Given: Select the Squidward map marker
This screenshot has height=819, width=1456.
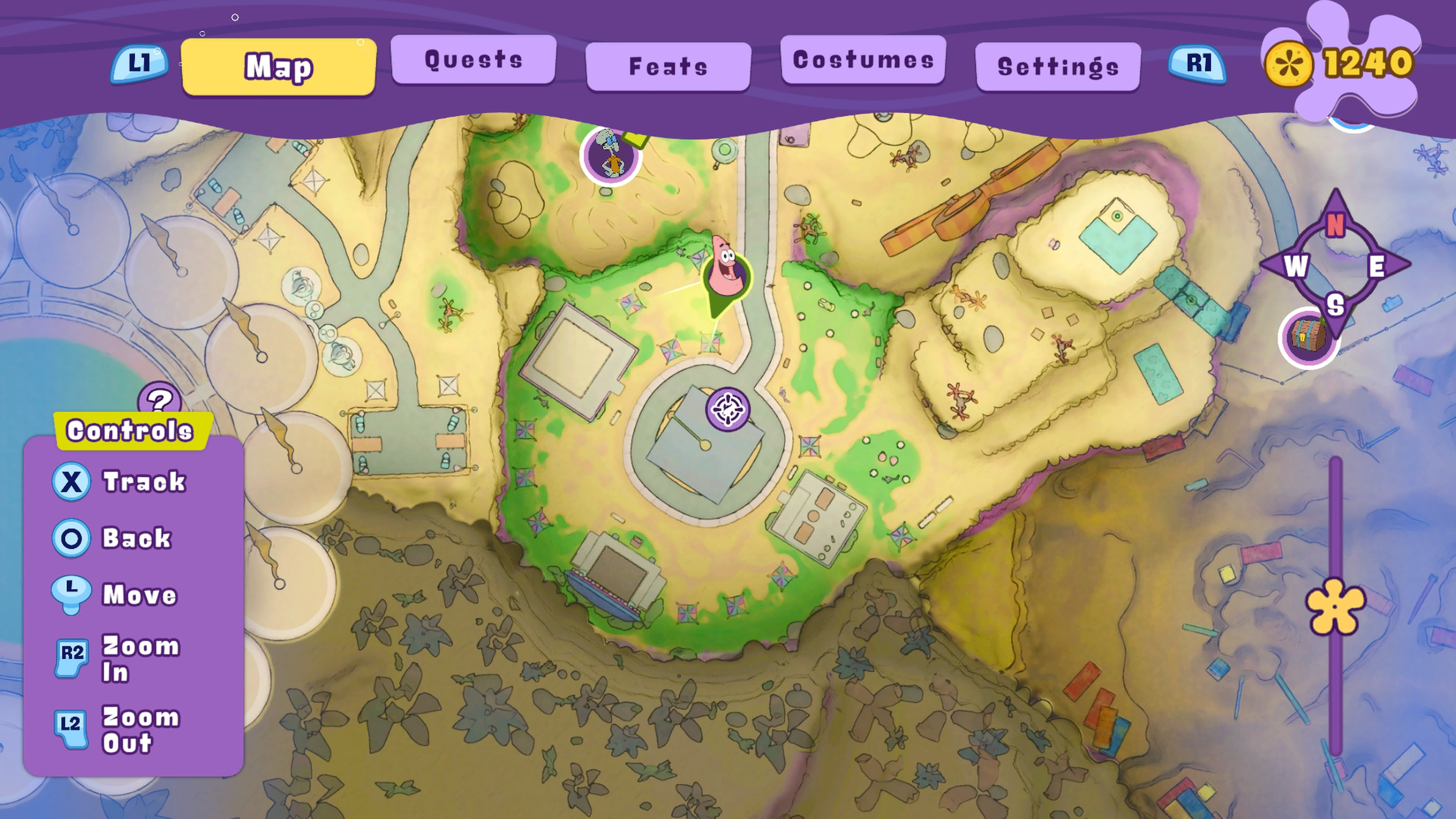Looking at the screenshot, I should point(610,155).
